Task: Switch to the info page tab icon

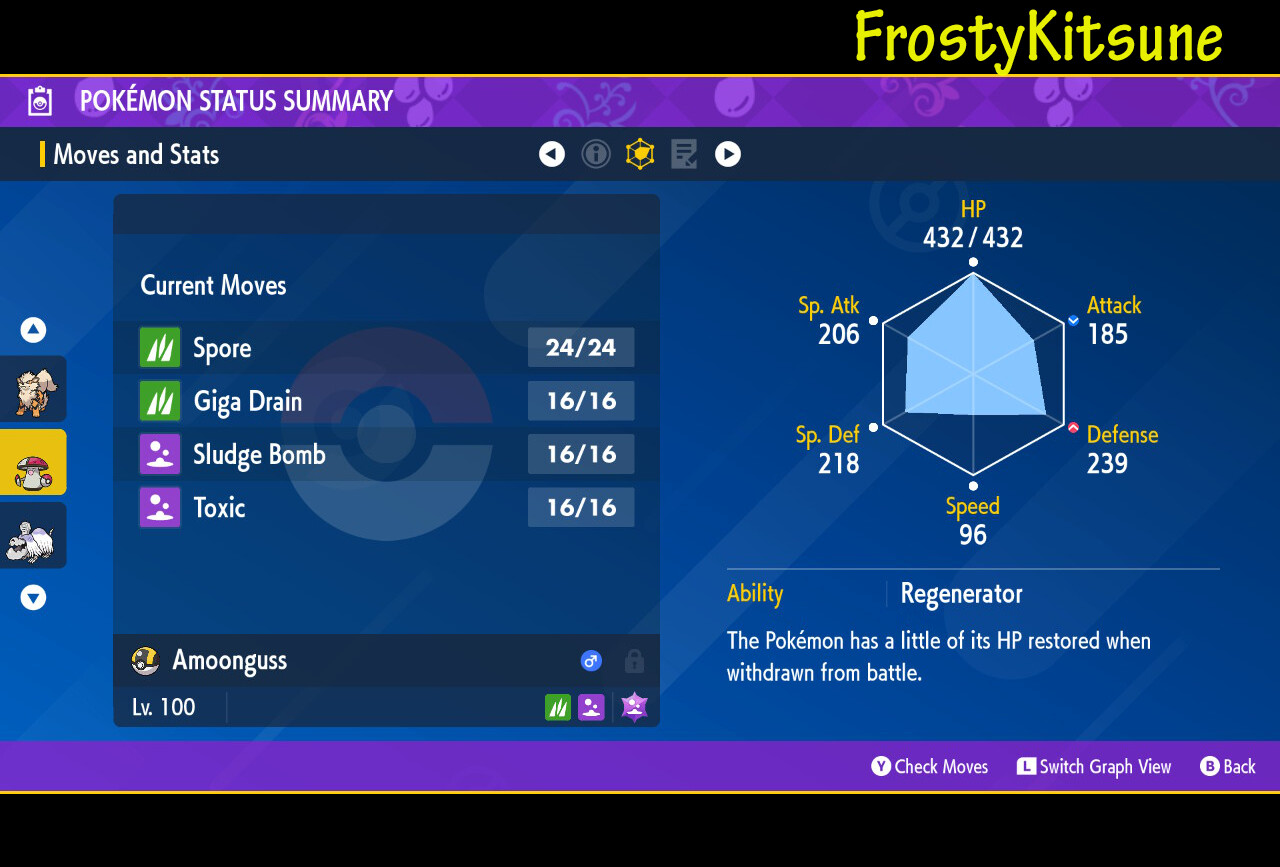Action: (x=596, y=154)
